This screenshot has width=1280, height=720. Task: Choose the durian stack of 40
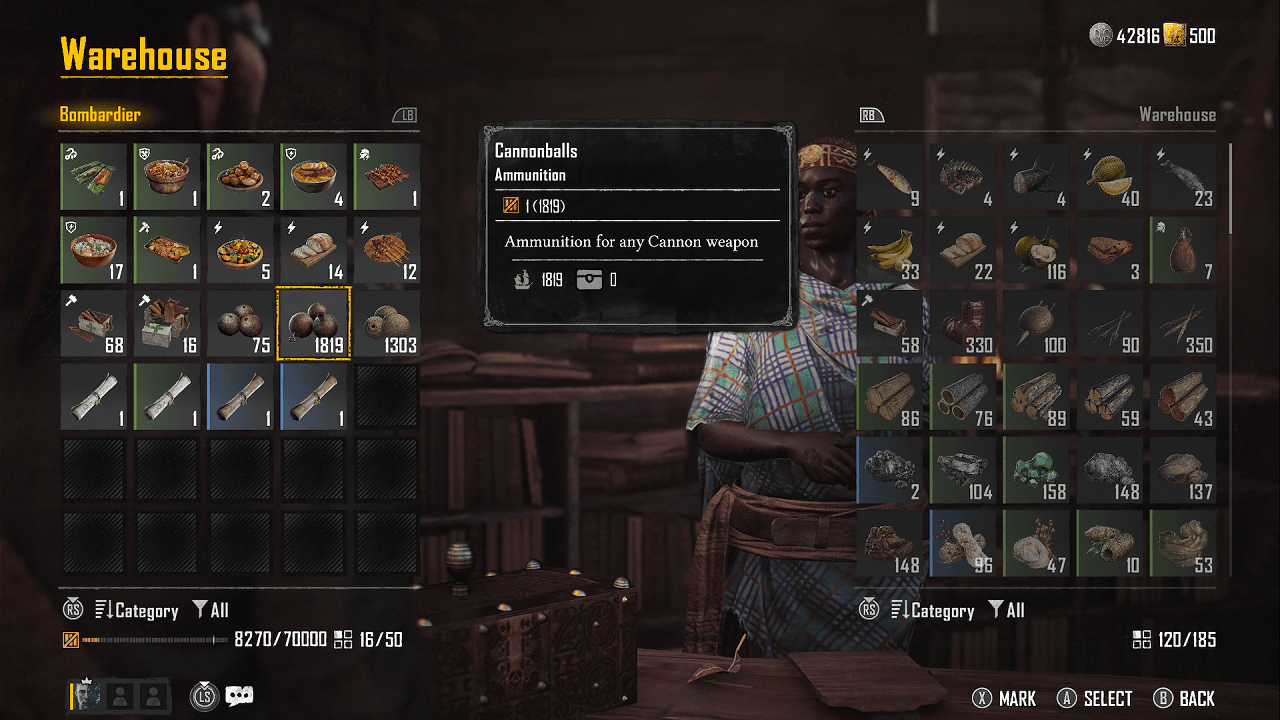click(1110, 177)
